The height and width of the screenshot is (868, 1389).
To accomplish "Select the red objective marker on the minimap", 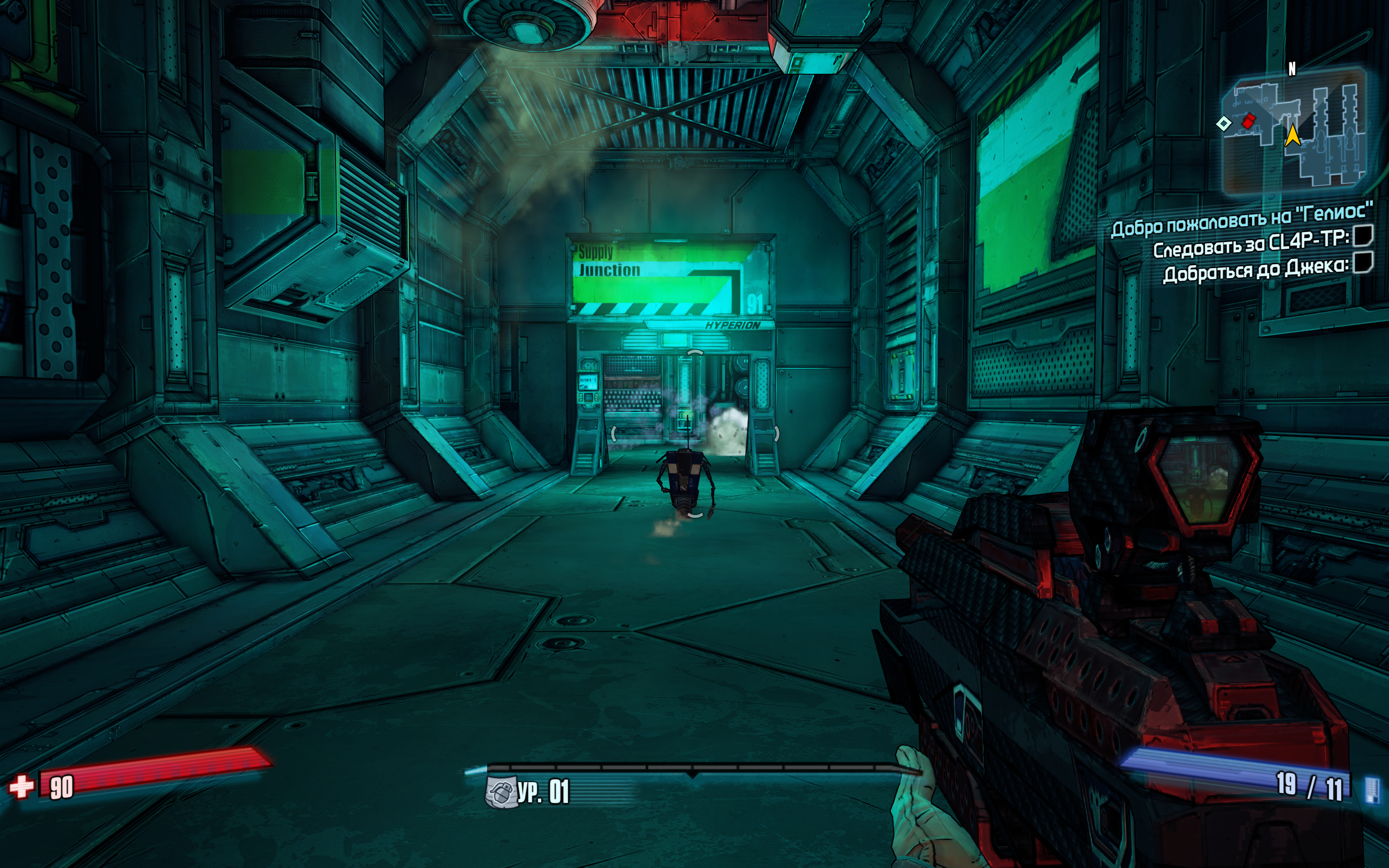I will point(1248,121).
